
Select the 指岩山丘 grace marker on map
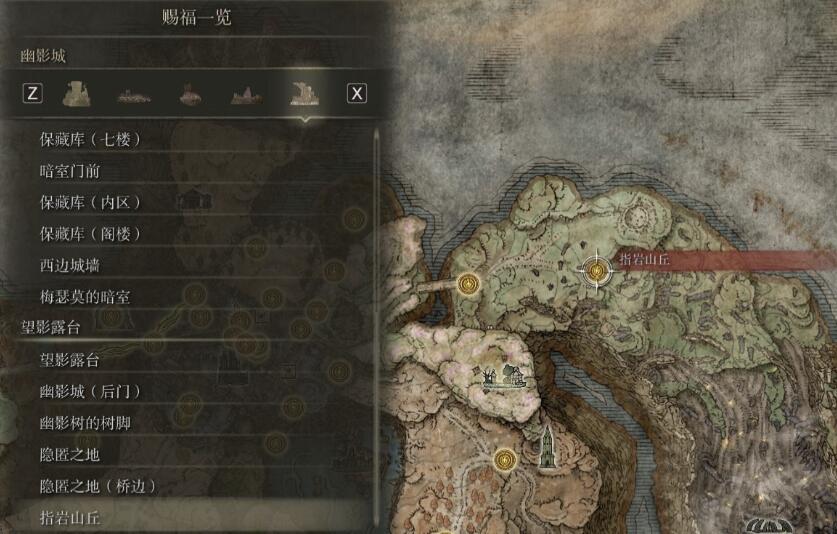click(597, 269)
